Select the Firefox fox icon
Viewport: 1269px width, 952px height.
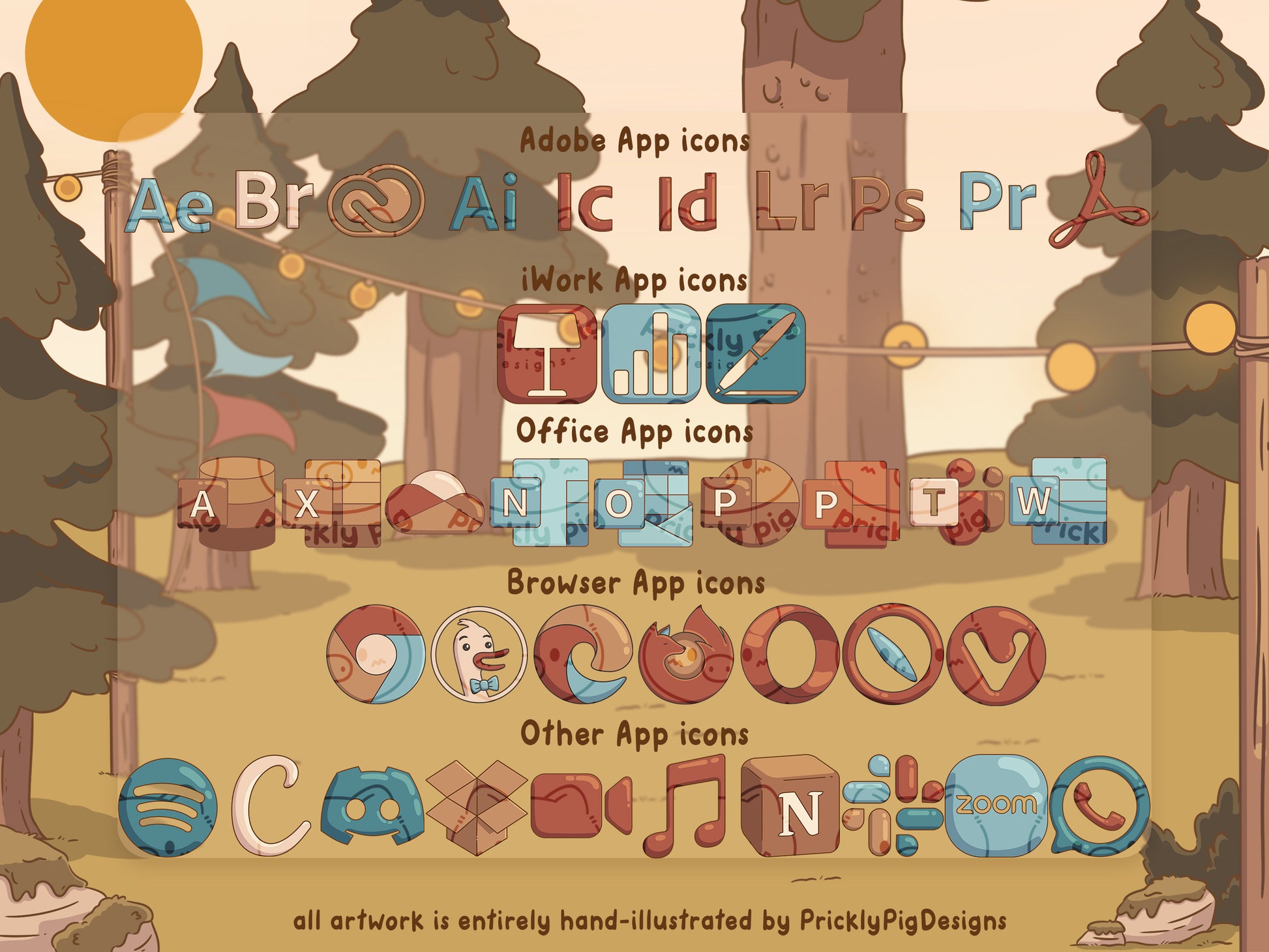click(685, 655)
